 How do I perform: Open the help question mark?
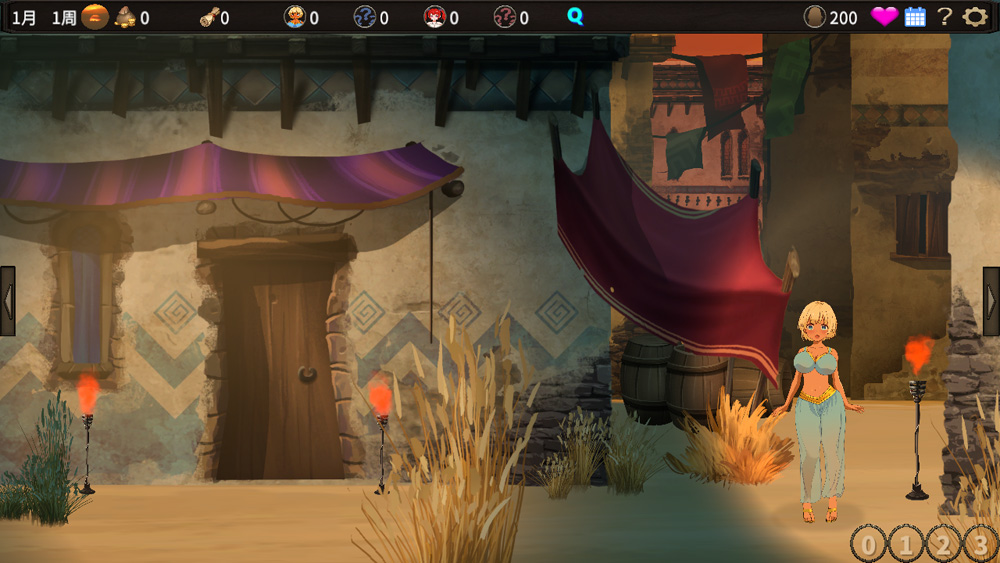[944, 17]
